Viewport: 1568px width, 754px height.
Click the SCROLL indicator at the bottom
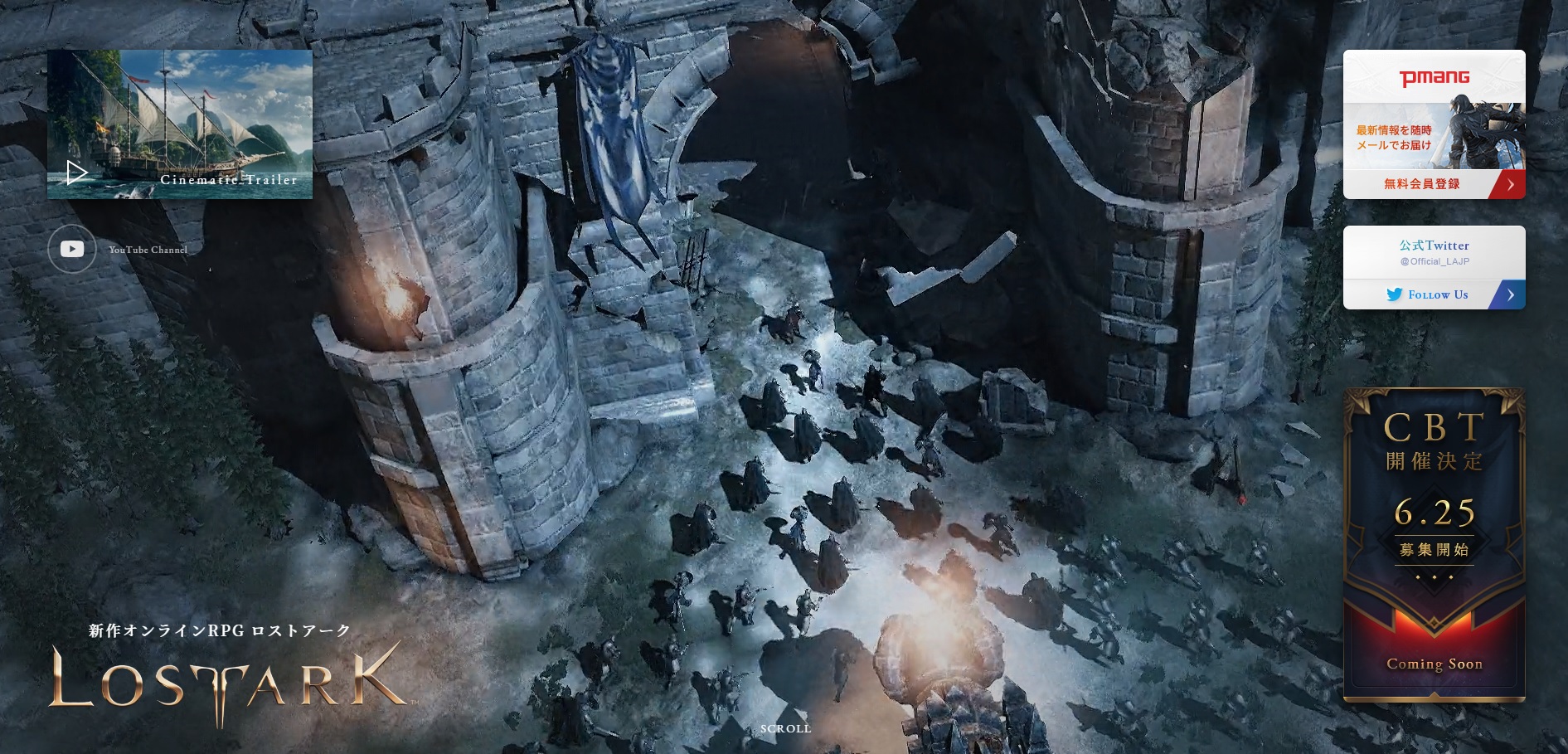785,728
